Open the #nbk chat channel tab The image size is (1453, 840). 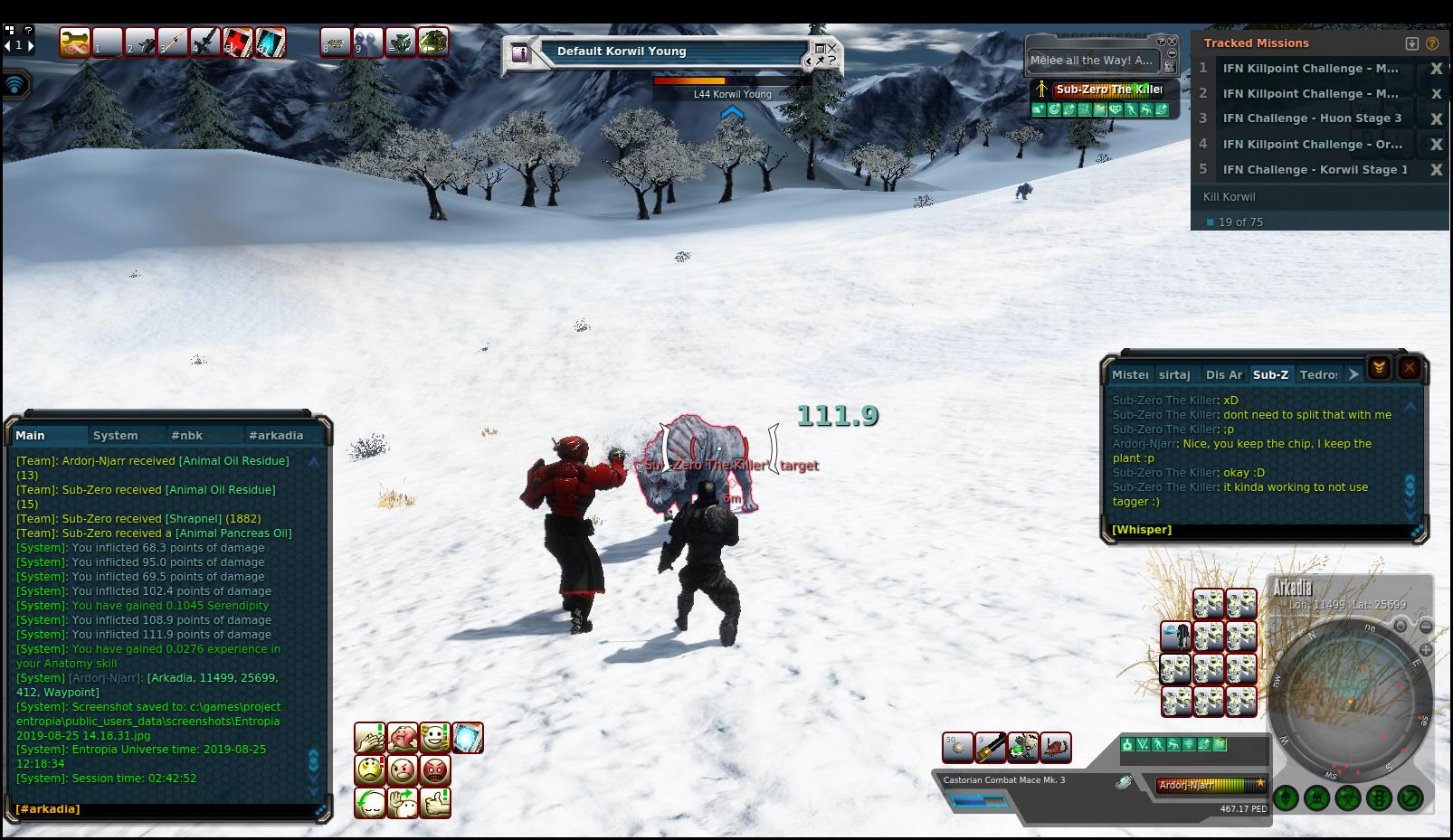[x=186, y=435]
